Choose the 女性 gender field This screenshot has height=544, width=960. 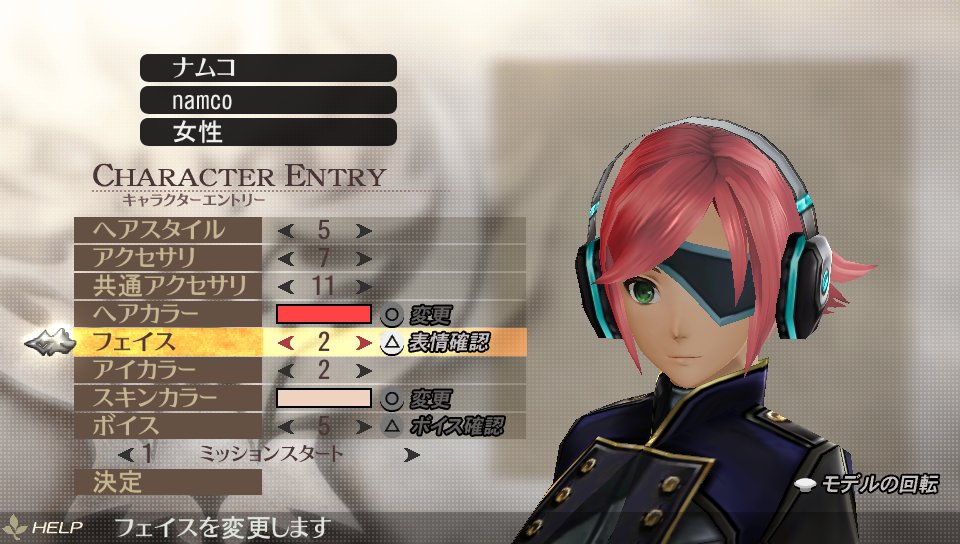(x=268, y=131)
